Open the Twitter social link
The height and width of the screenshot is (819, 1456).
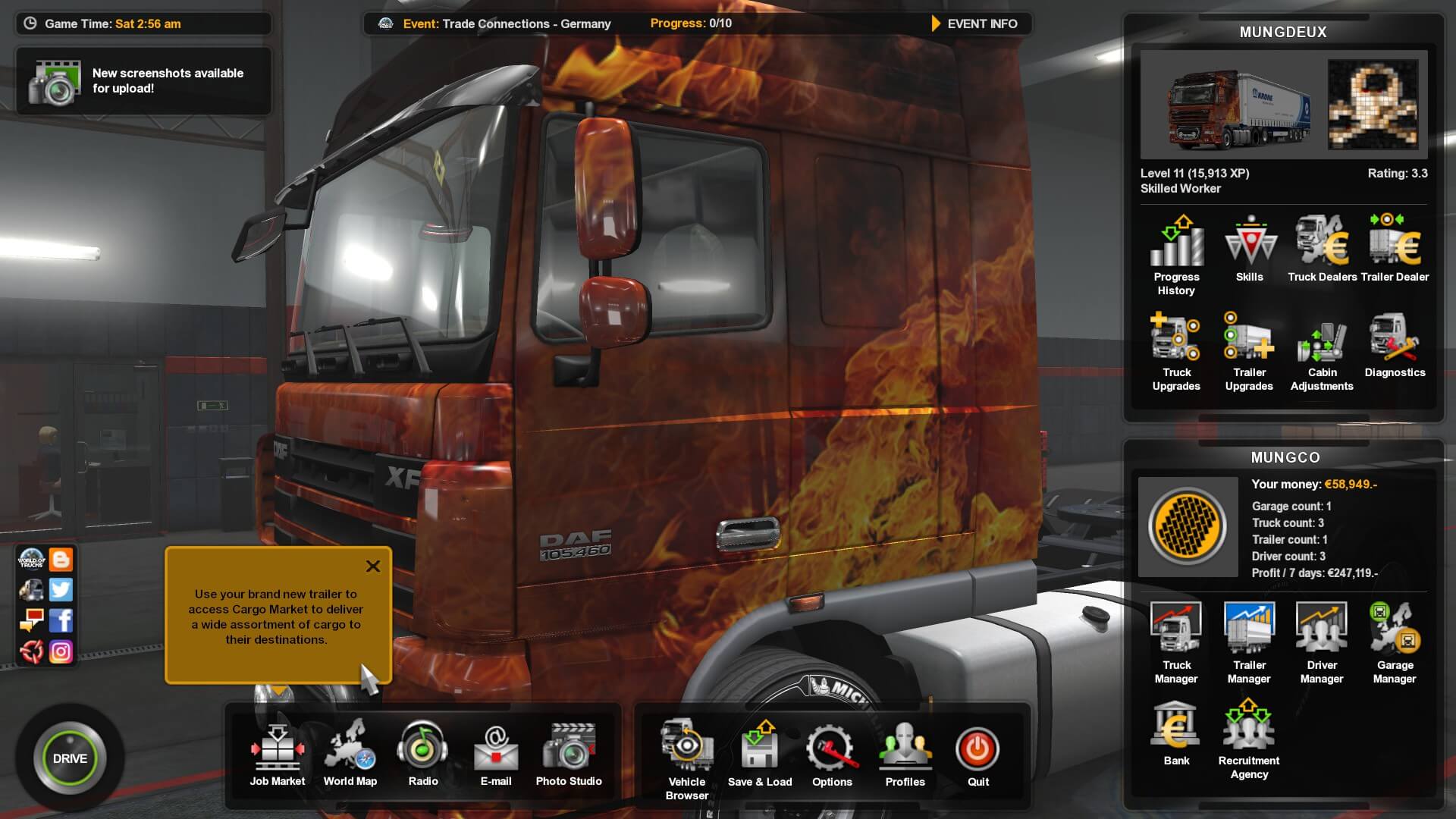click(x=61, y=590)
